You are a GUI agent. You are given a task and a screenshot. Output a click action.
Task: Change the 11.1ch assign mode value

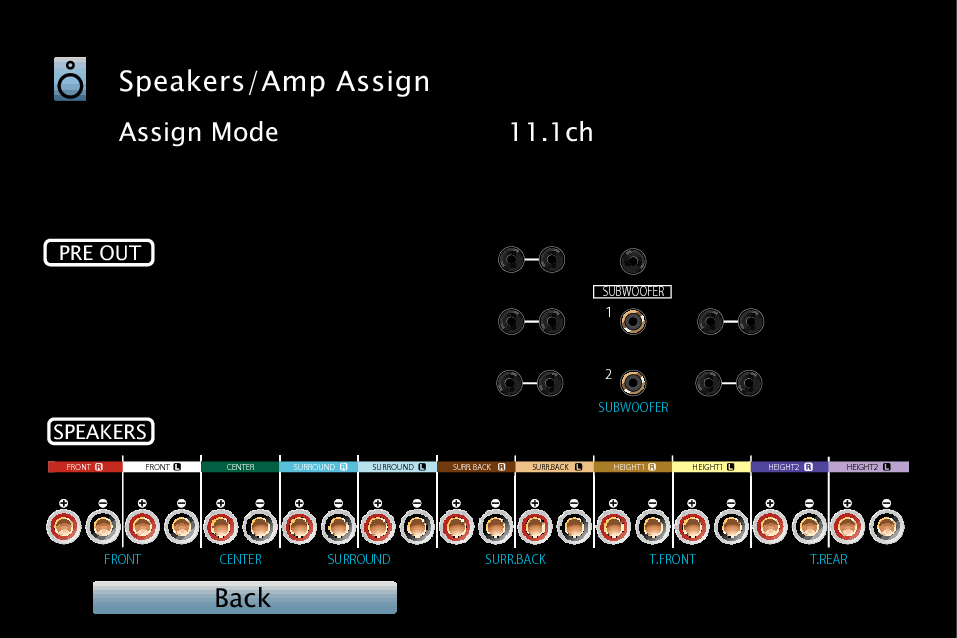551,132
